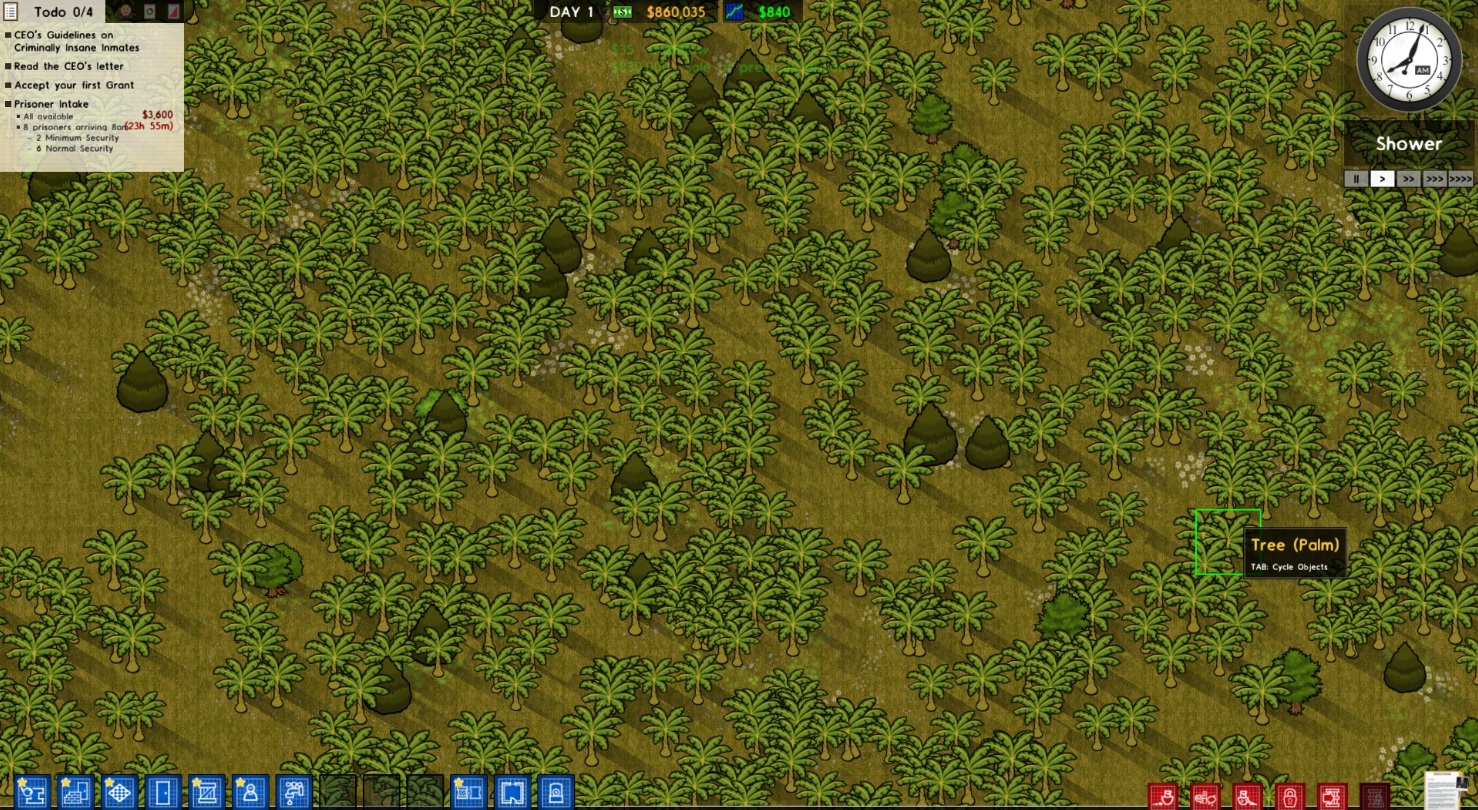Open the red padlock Lockdown button
Screen dimensions: 1478x810
point(1290,797)
